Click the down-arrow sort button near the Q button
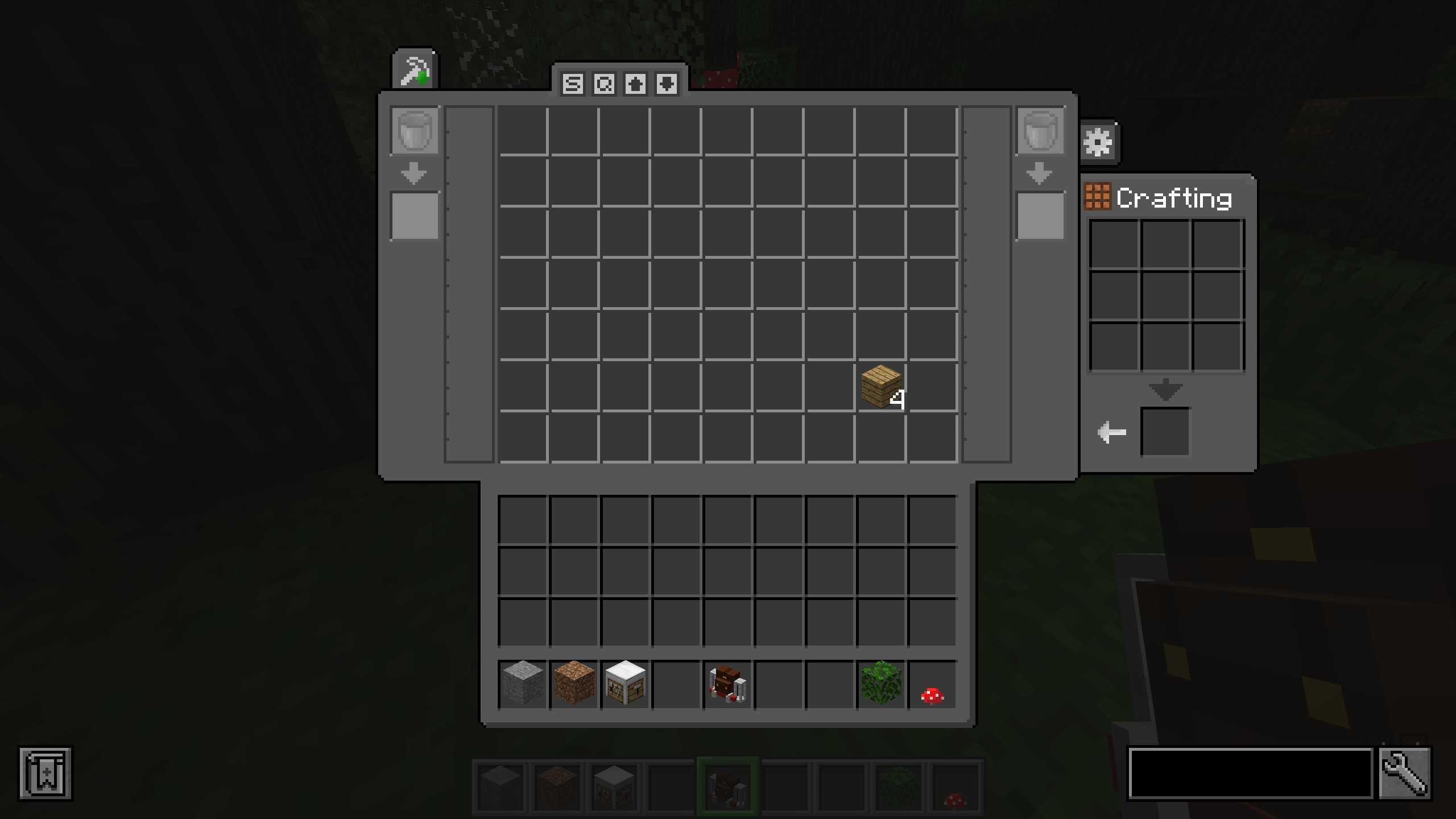 pyautogui.click(x=665, y=84)
